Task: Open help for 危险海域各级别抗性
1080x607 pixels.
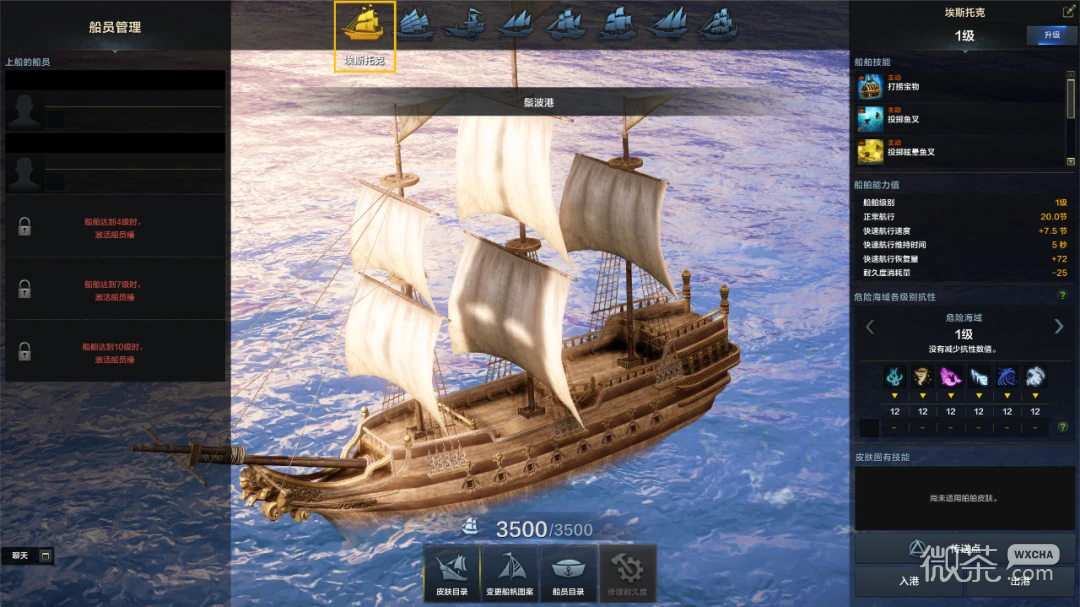Action: click(1063, 296)
